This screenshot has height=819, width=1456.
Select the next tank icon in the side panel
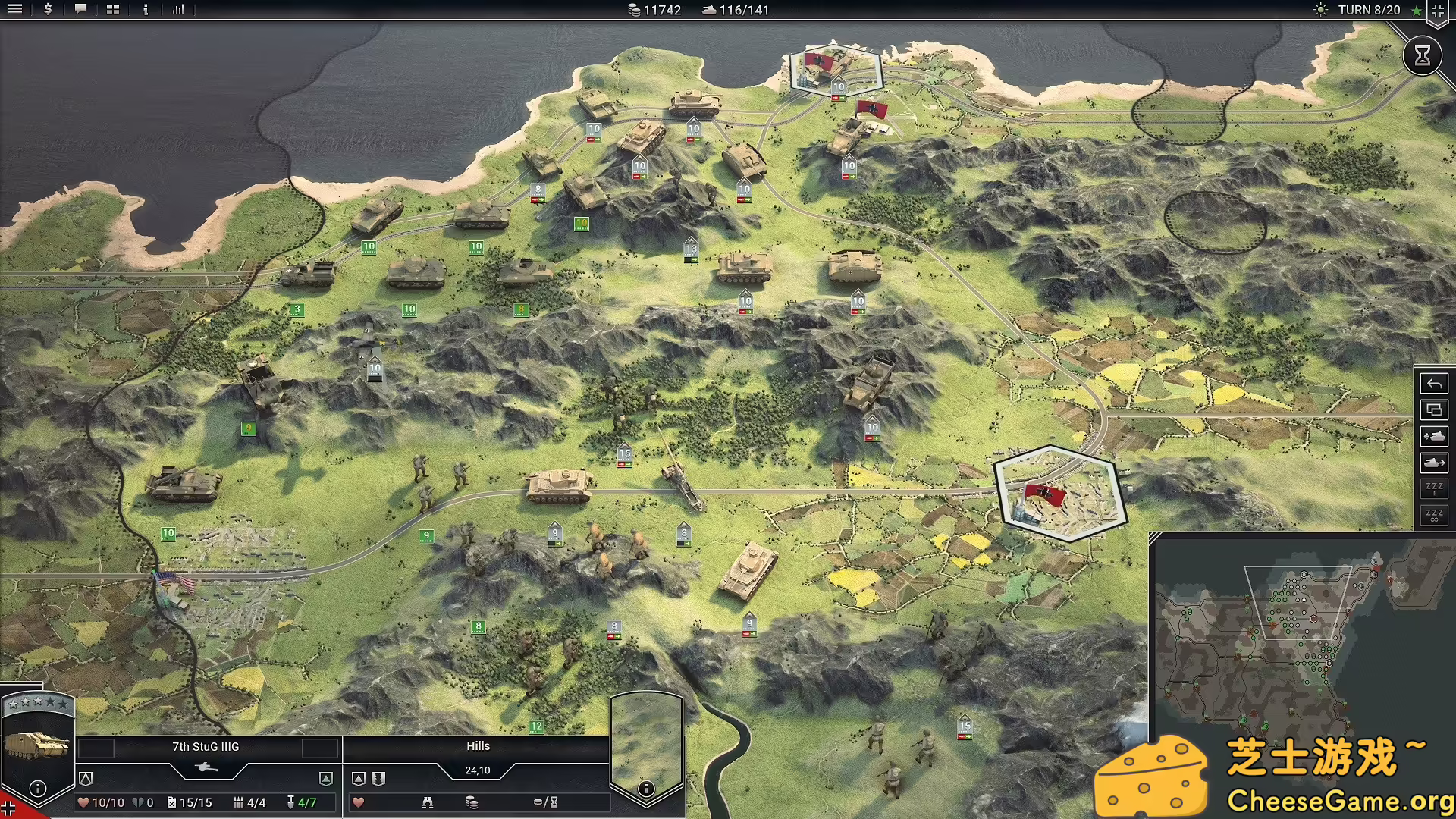click(x=1434, y=463)
